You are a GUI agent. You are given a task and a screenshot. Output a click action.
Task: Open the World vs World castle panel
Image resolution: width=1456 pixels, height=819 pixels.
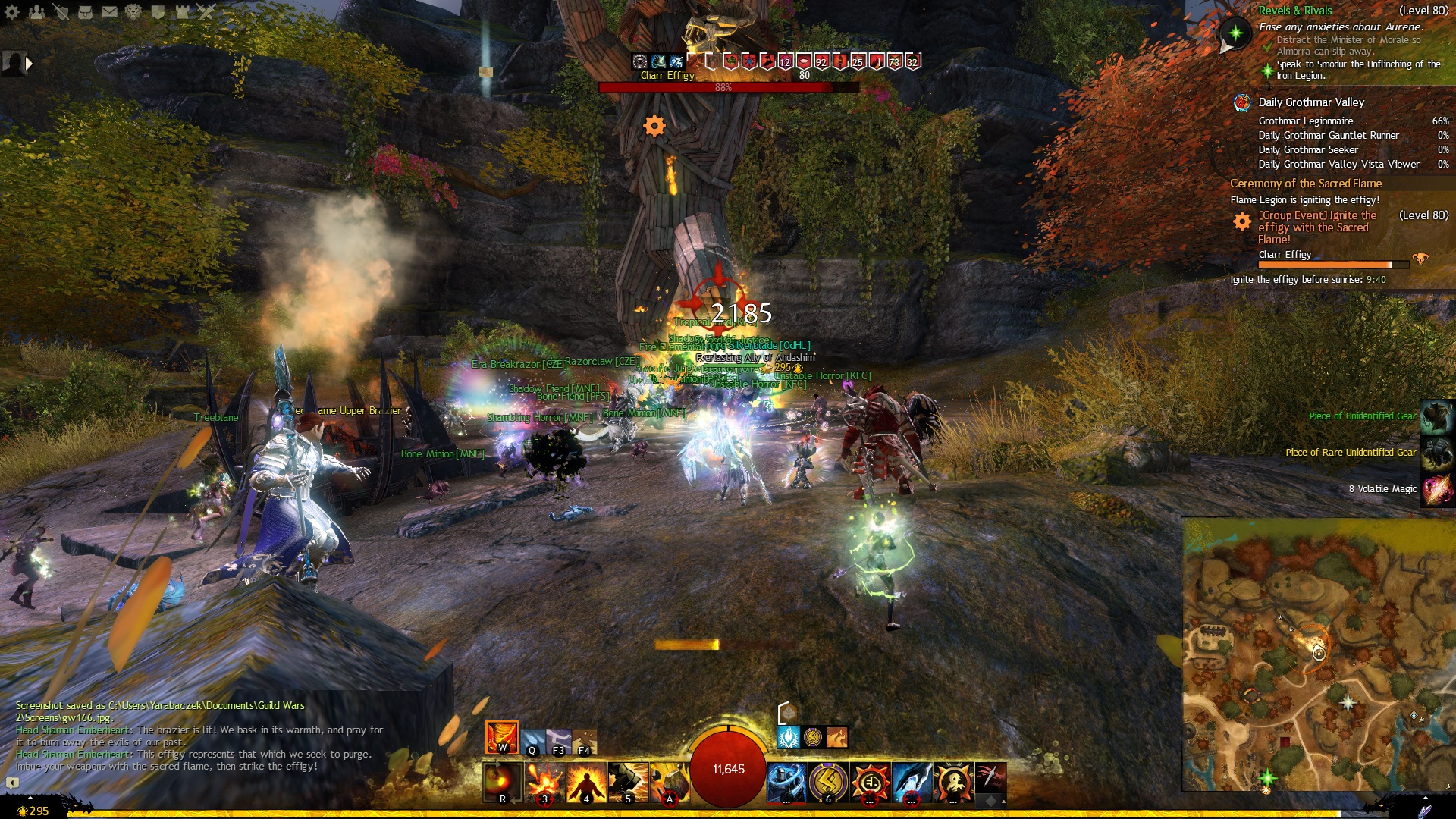click(182, 11)
